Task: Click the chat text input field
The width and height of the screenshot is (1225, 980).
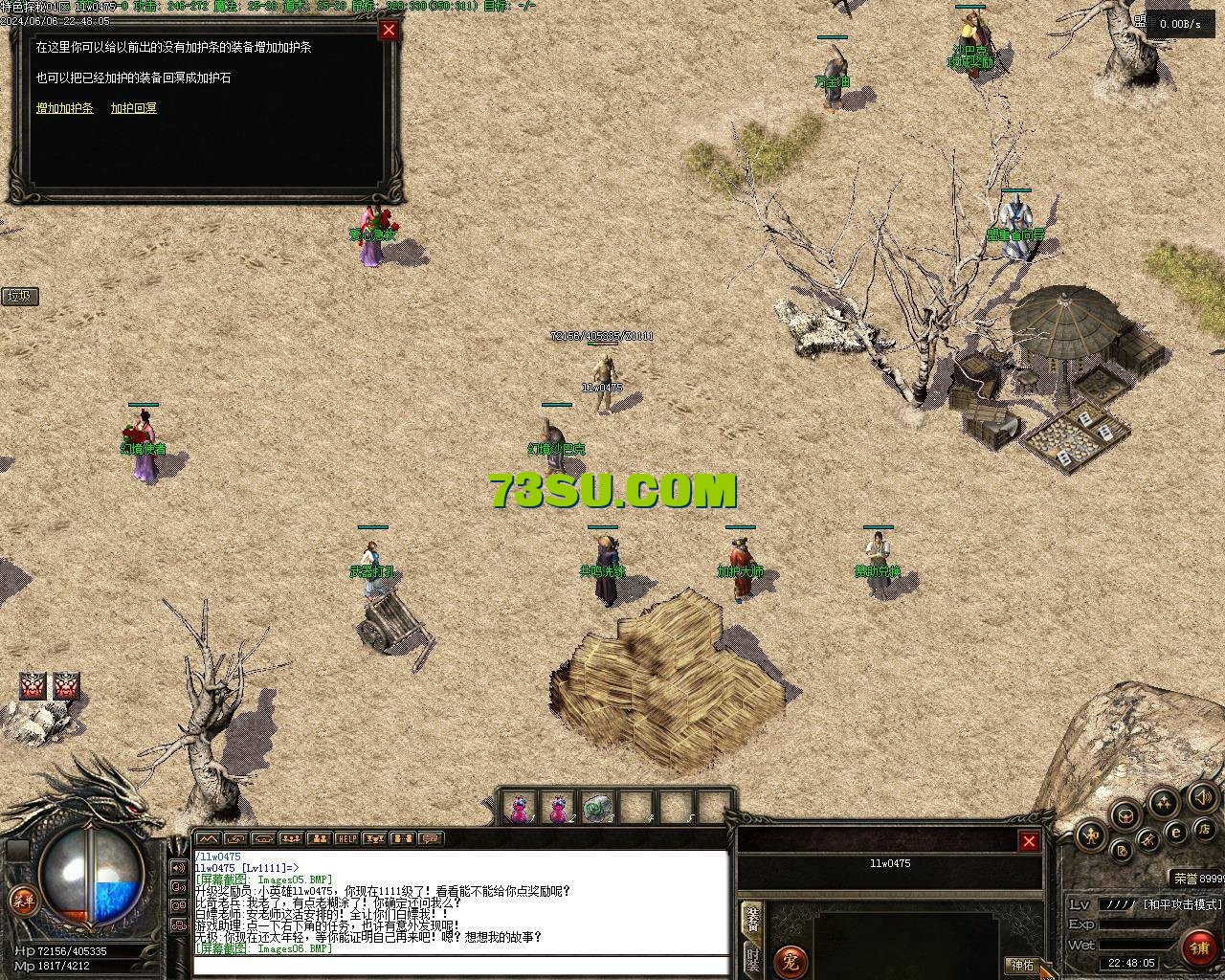Action: 459,964
